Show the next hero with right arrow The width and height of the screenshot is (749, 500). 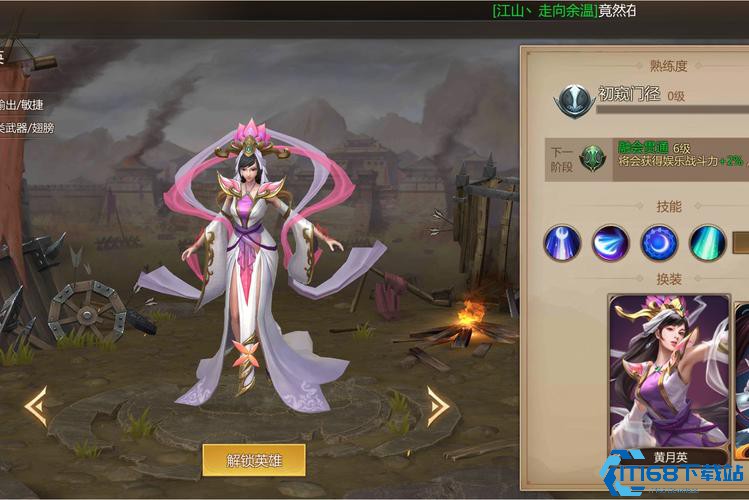point(437,406)
